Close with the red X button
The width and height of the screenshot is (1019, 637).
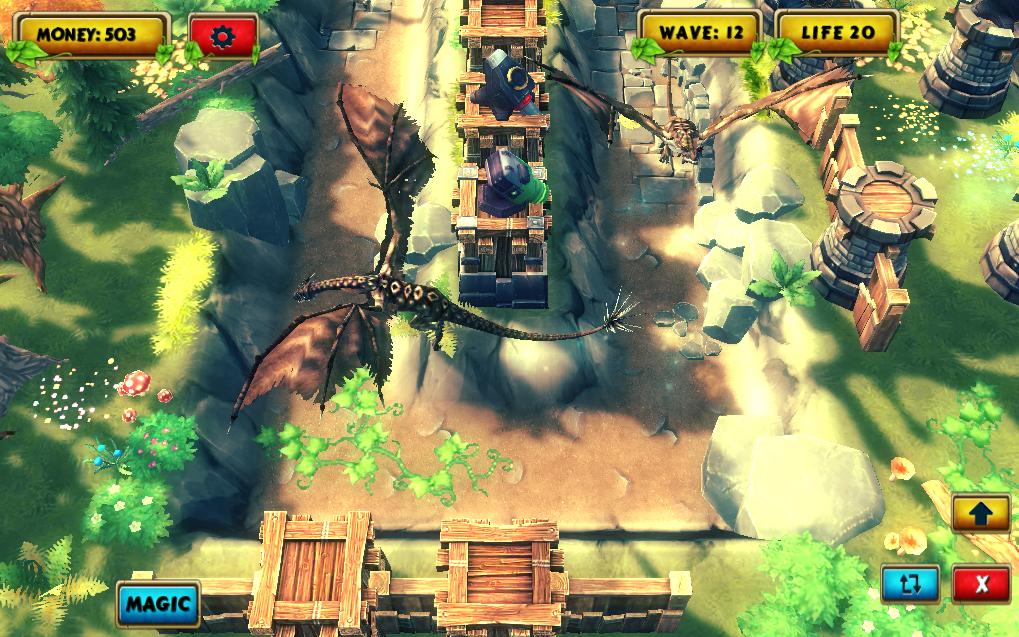point(981,583)
